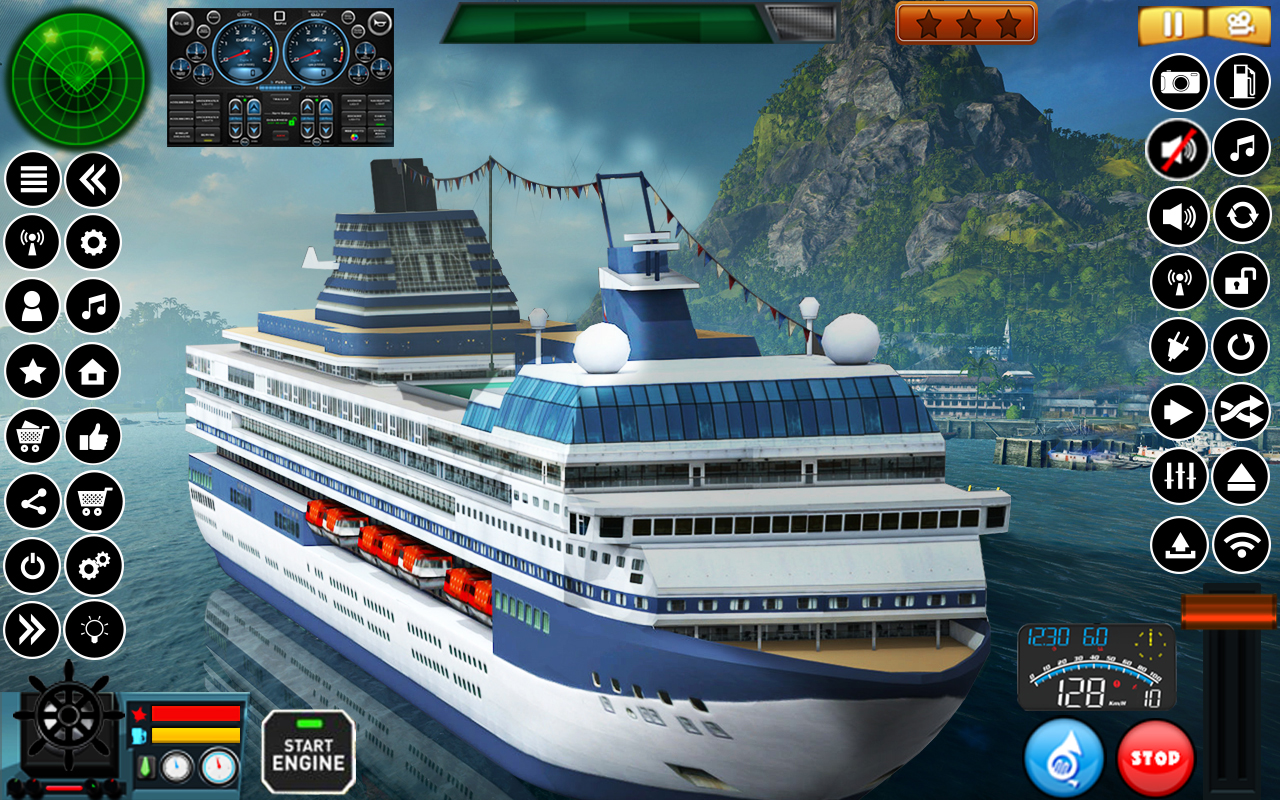Screen dimensions: 1280x800
Task: Select the fuel pump icon
Action: (1242, 80)
